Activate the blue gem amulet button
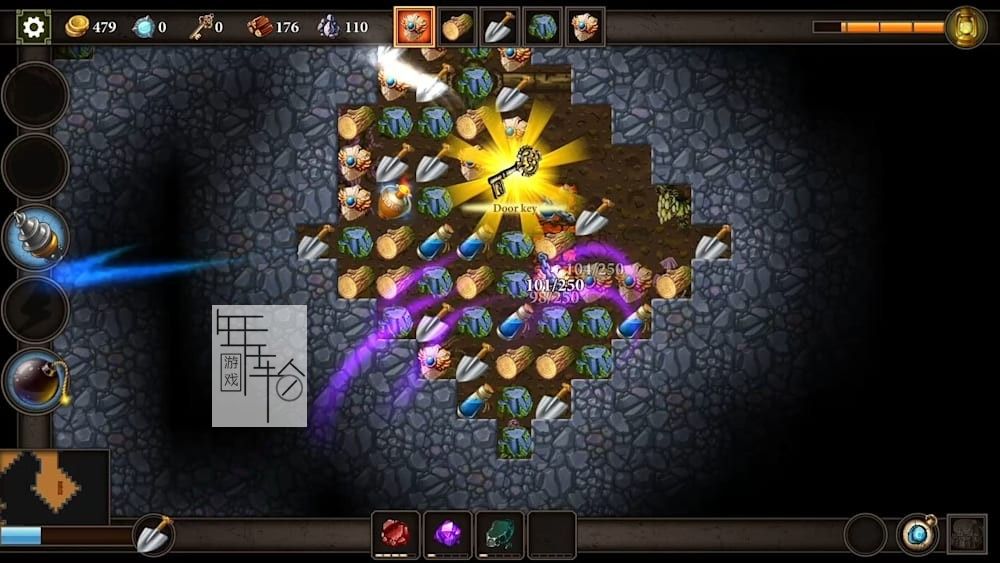The height and width of the screenshot is (563, 1000). 917,534
